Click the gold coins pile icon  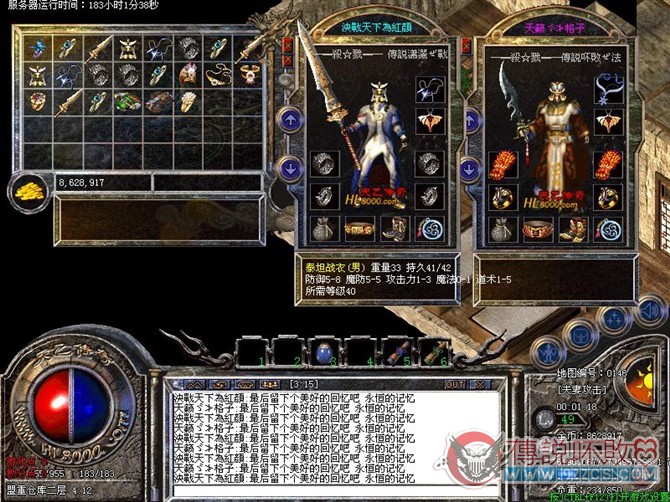[x=27, y=190]
